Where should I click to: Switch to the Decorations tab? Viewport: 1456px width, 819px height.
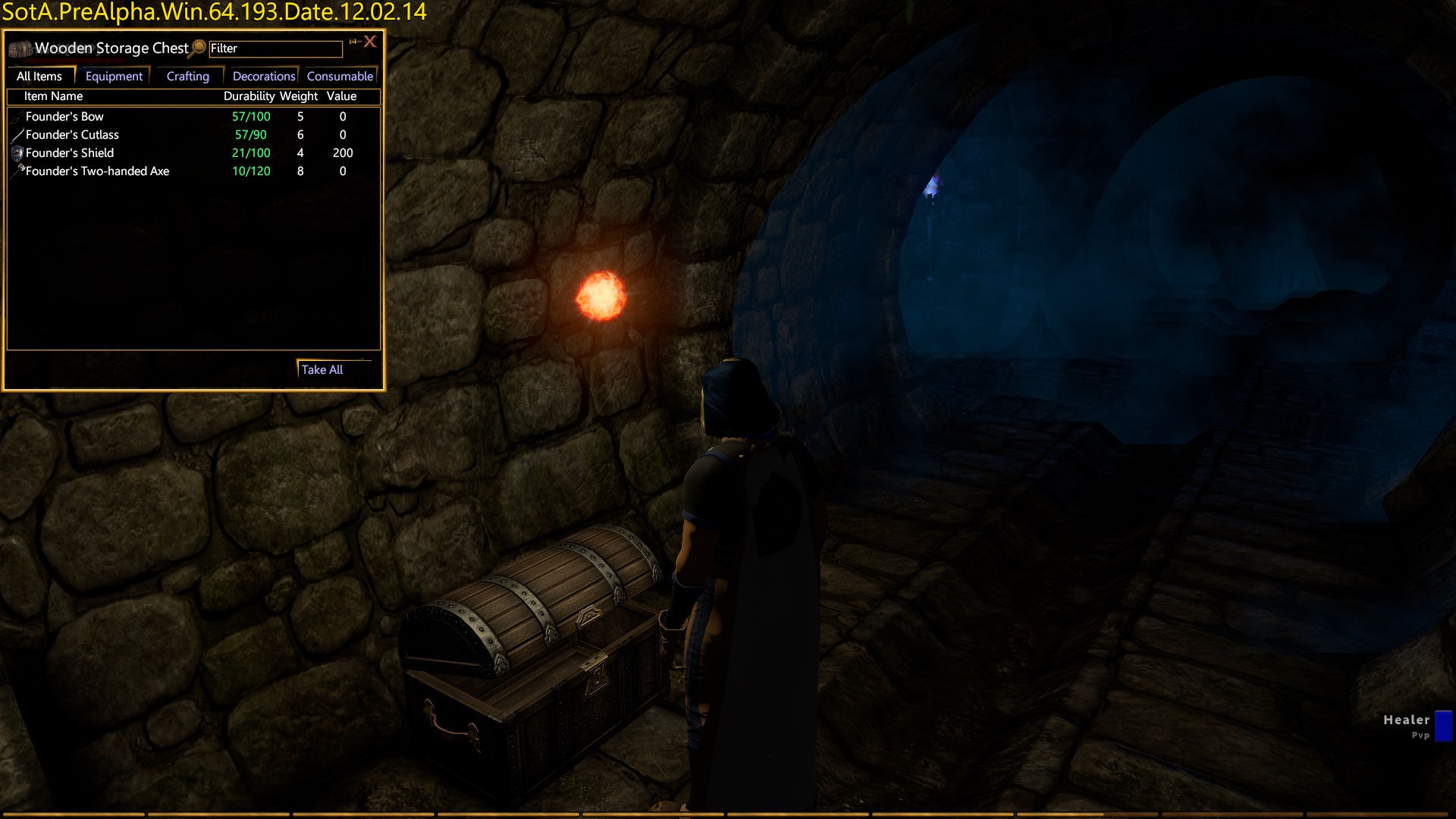pos(263,76)
